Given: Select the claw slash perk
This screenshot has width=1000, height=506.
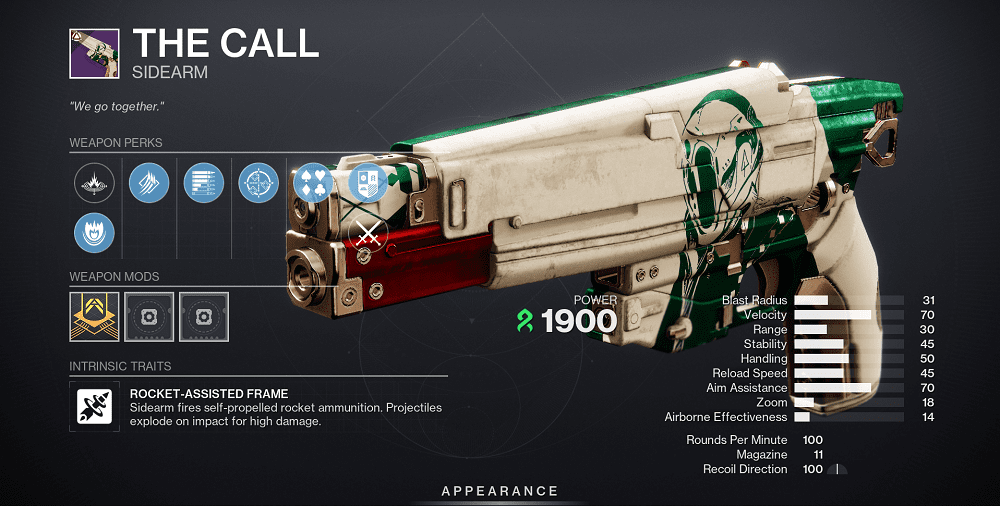Looking at the screenshot, I should click(x=149, y=183).
